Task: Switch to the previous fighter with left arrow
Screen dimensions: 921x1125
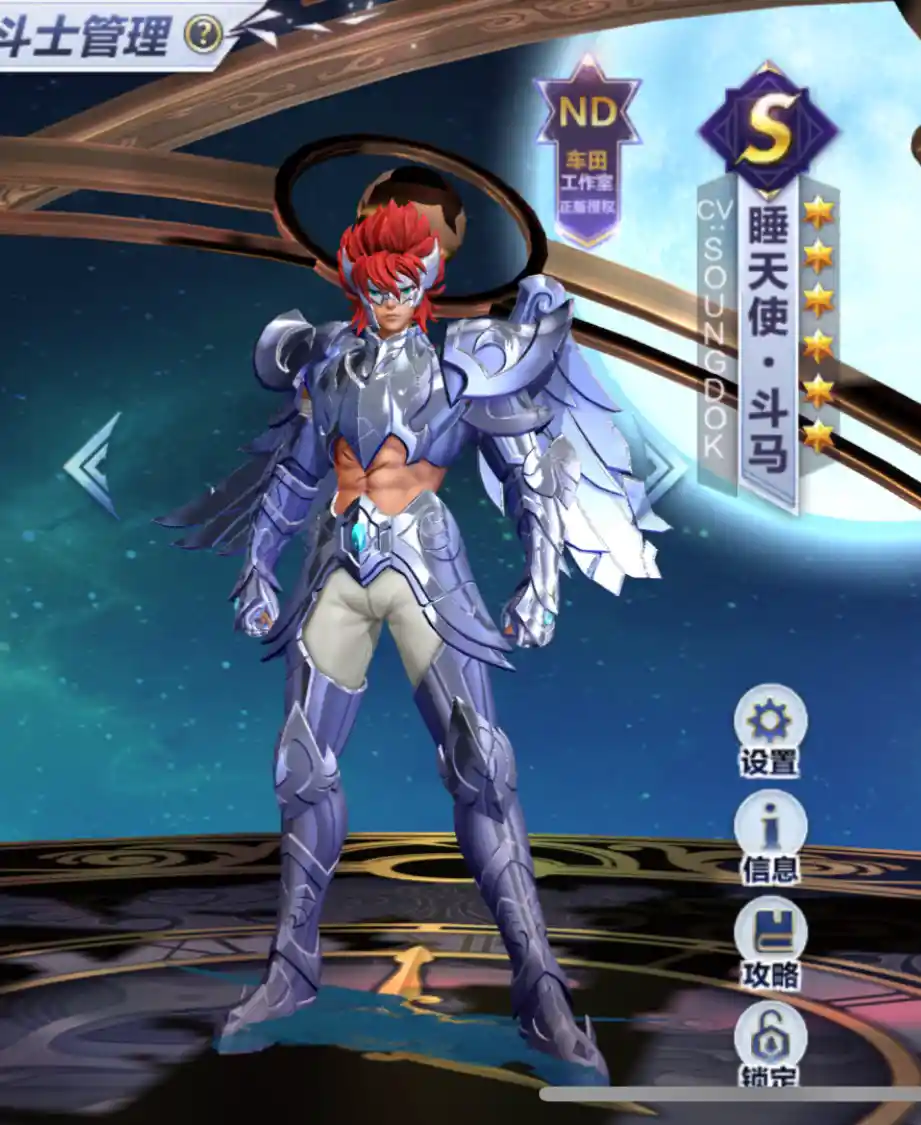Action: [93, 464]
